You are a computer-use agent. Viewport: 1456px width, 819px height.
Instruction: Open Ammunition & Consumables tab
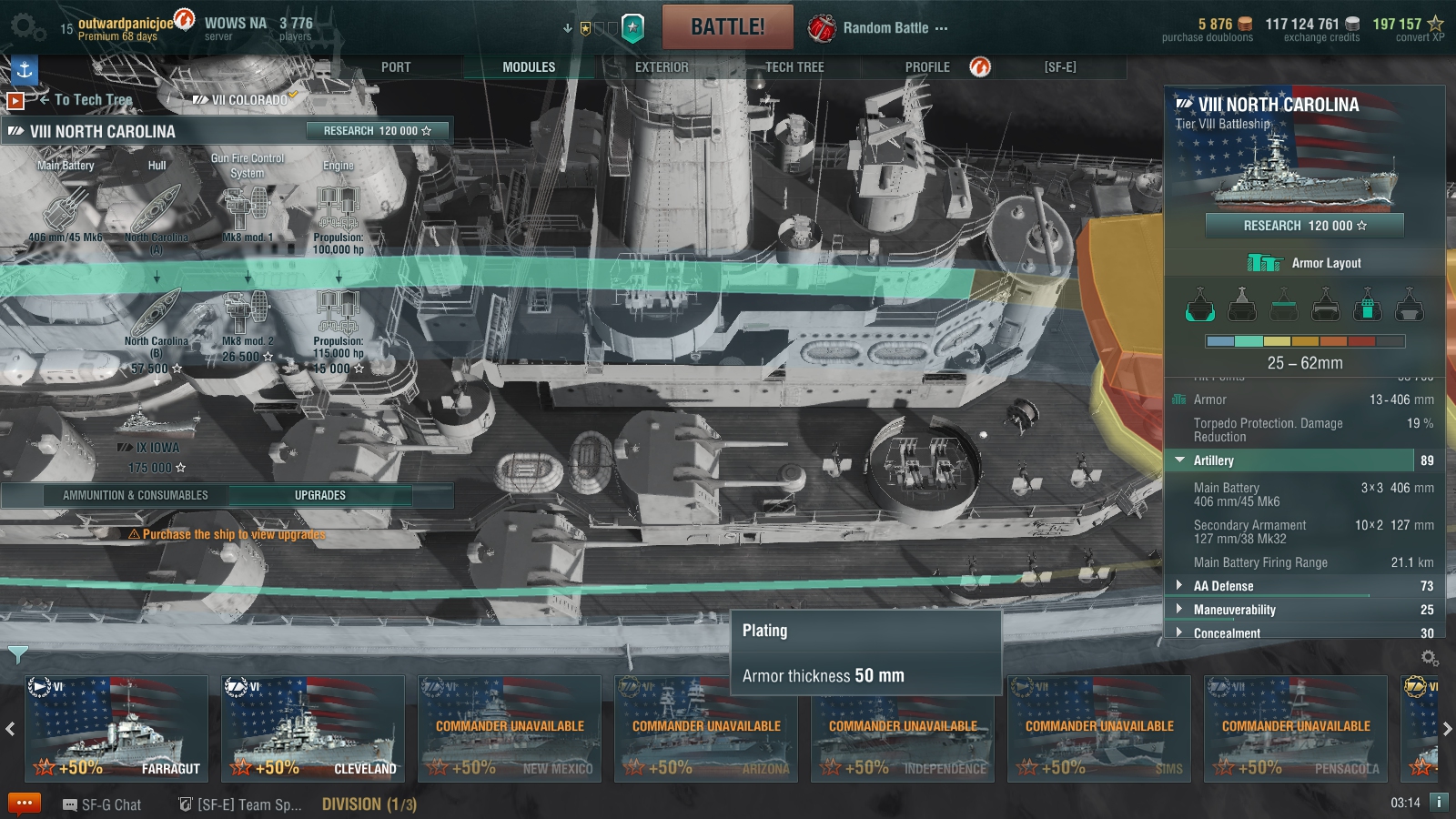[136, 495]
